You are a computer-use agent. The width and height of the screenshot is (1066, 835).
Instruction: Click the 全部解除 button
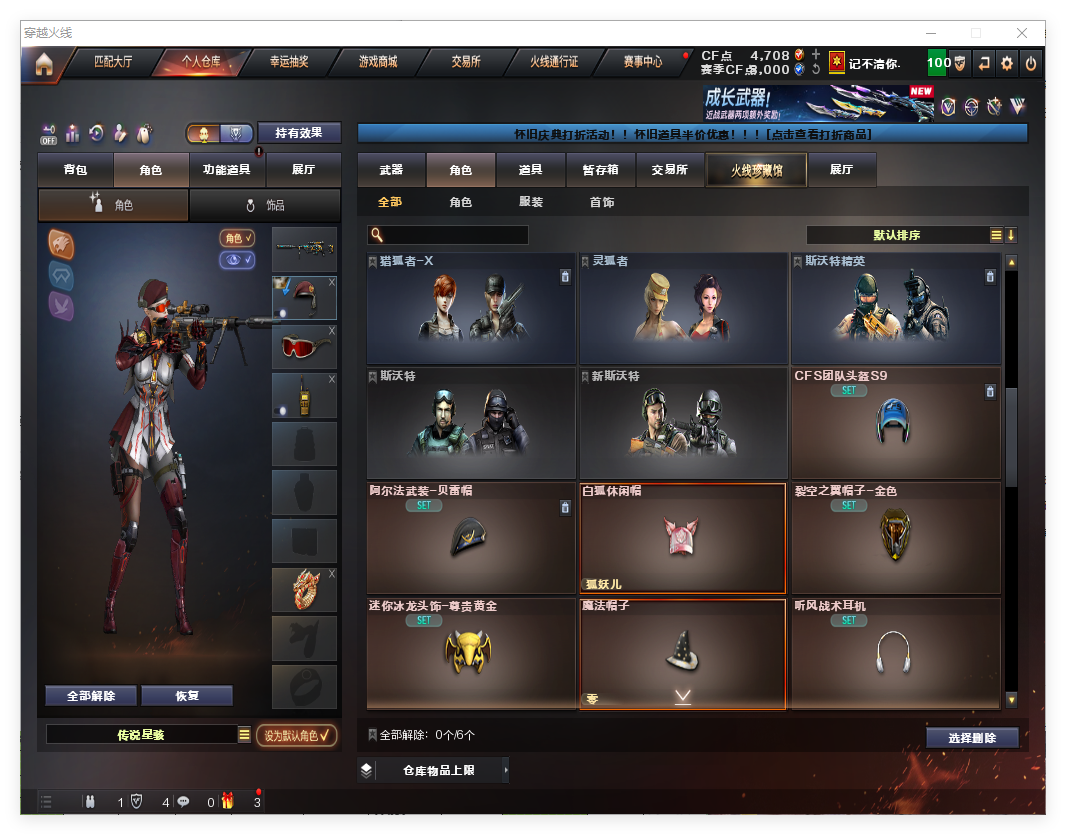[x=90, y=696]
